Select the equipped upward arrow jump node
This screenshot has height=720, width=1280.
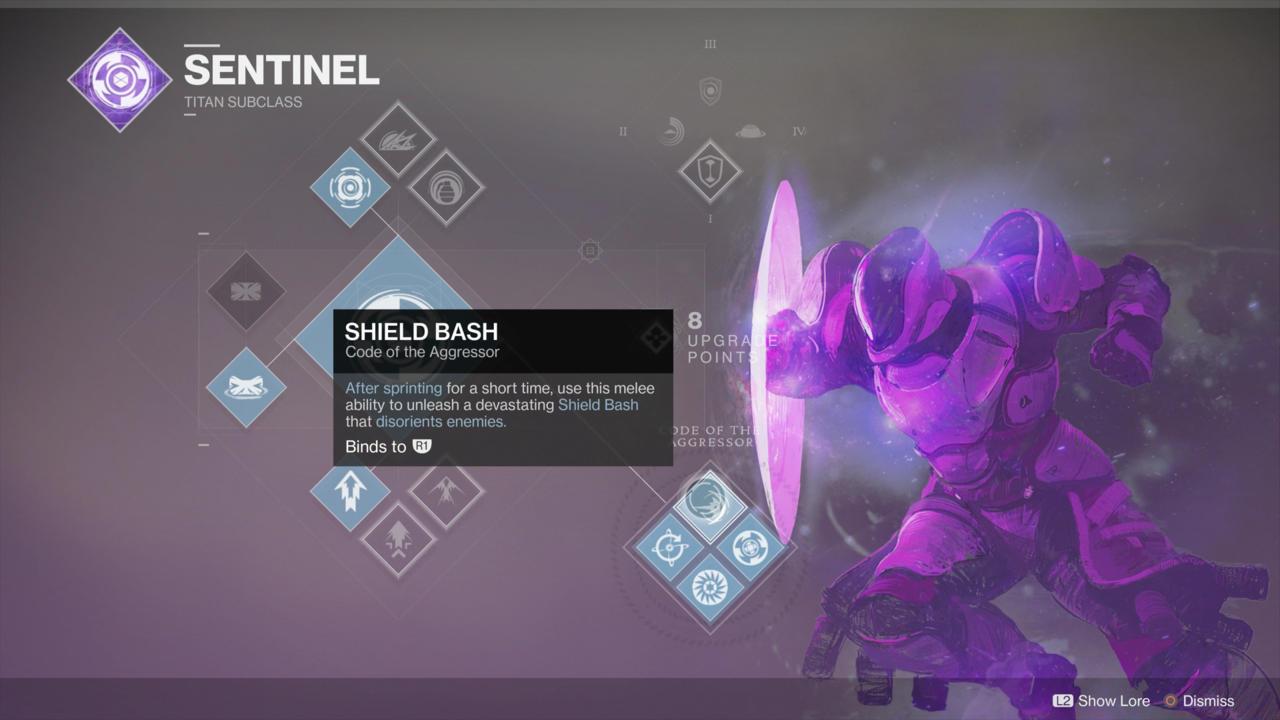pos(350,492)
